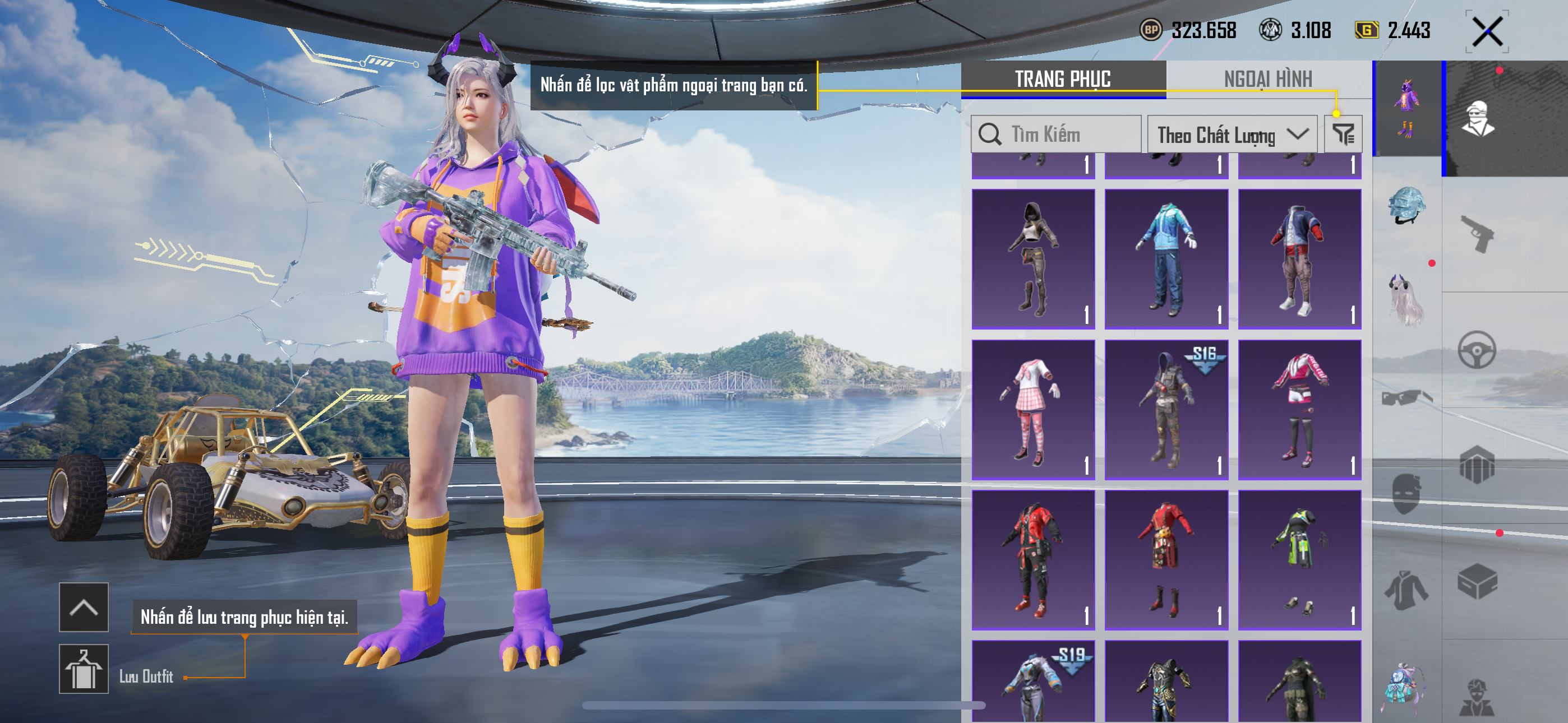Choose the S19 season outfit
This screenshot has width=1568, height=723.
coord(1033,682)
